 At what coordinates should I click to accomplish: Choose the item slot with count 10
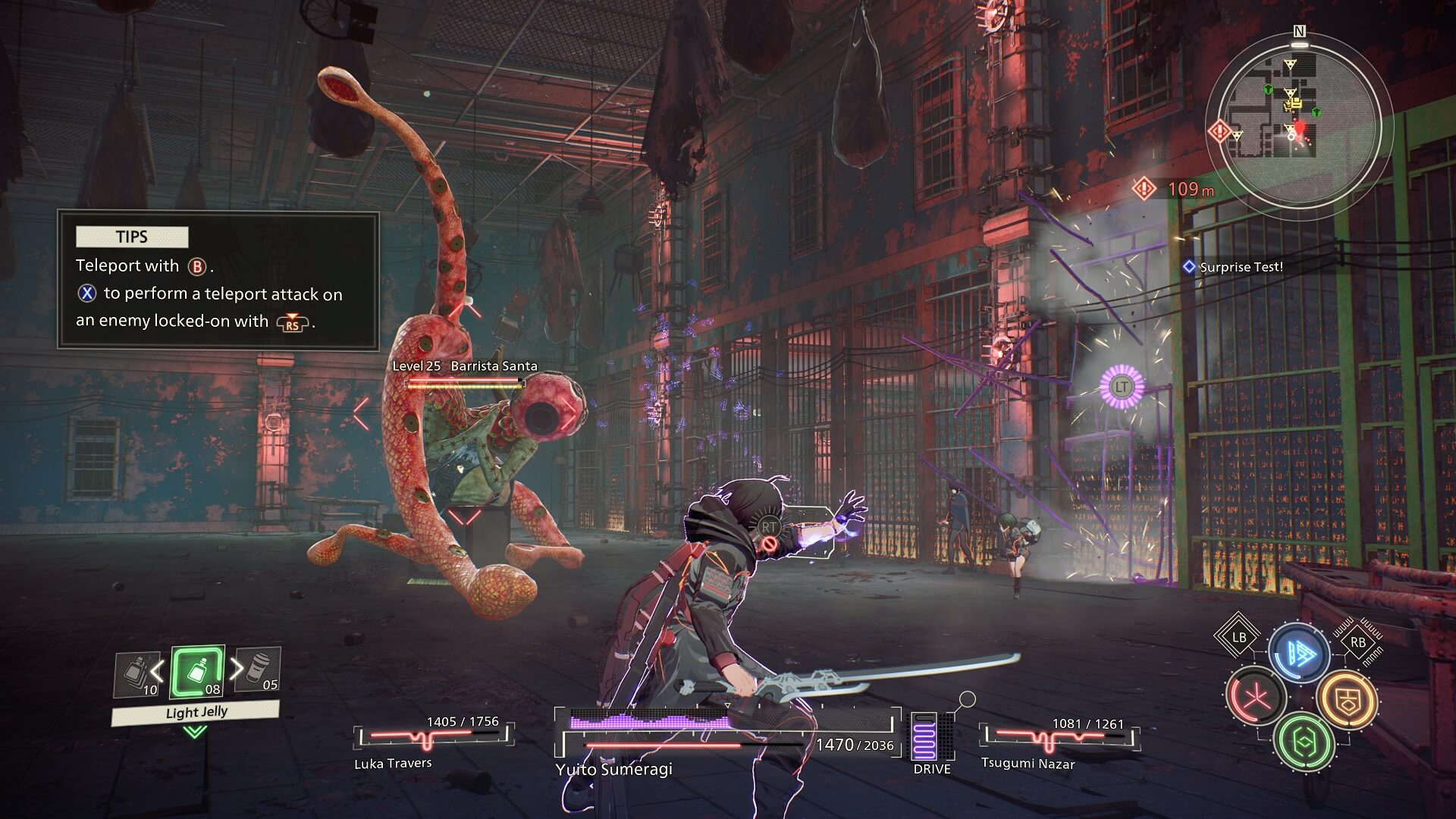point(138,675)
